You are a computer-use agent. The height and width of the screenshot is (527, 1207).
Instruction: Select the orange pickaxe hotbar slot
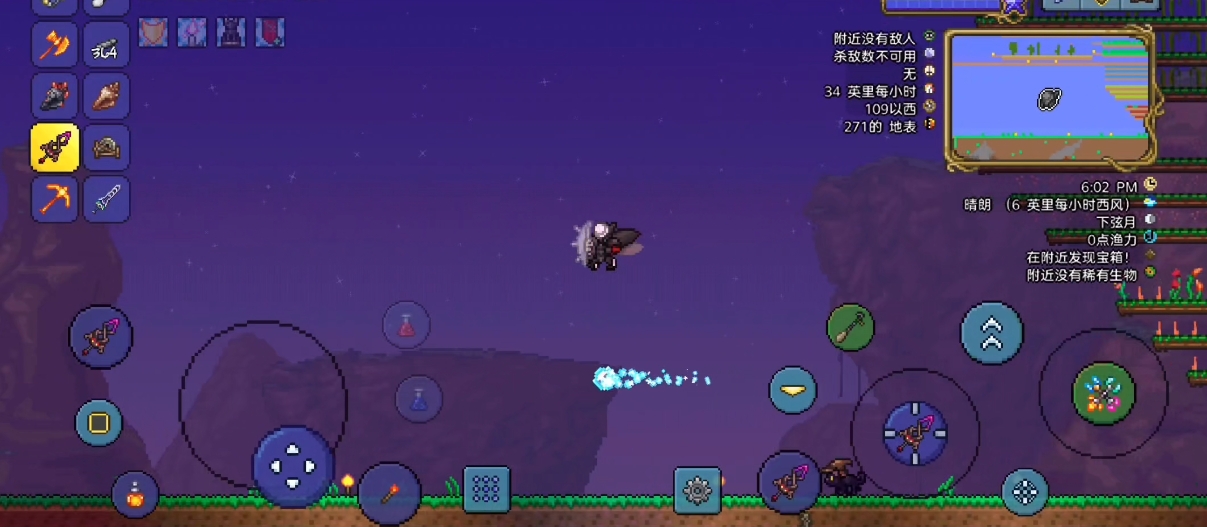click(55, 199)
